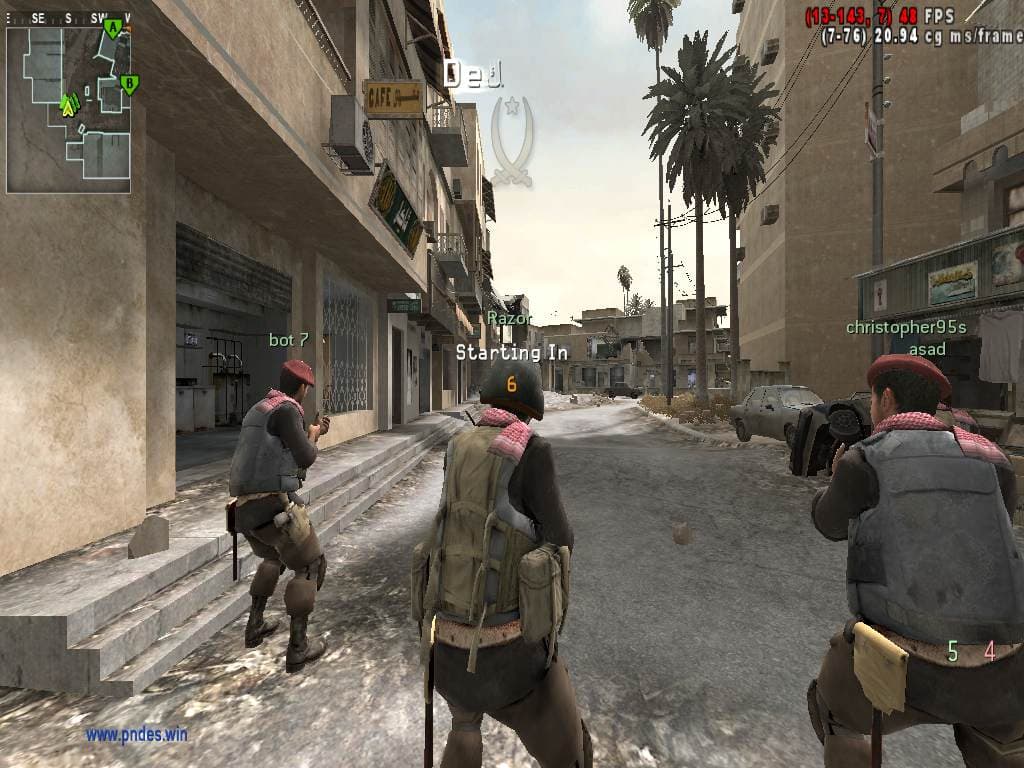The width and height of the screenshot is (1024, 768).
Task: Open the www.pndes.win watermark link
Action: point(136,735)
